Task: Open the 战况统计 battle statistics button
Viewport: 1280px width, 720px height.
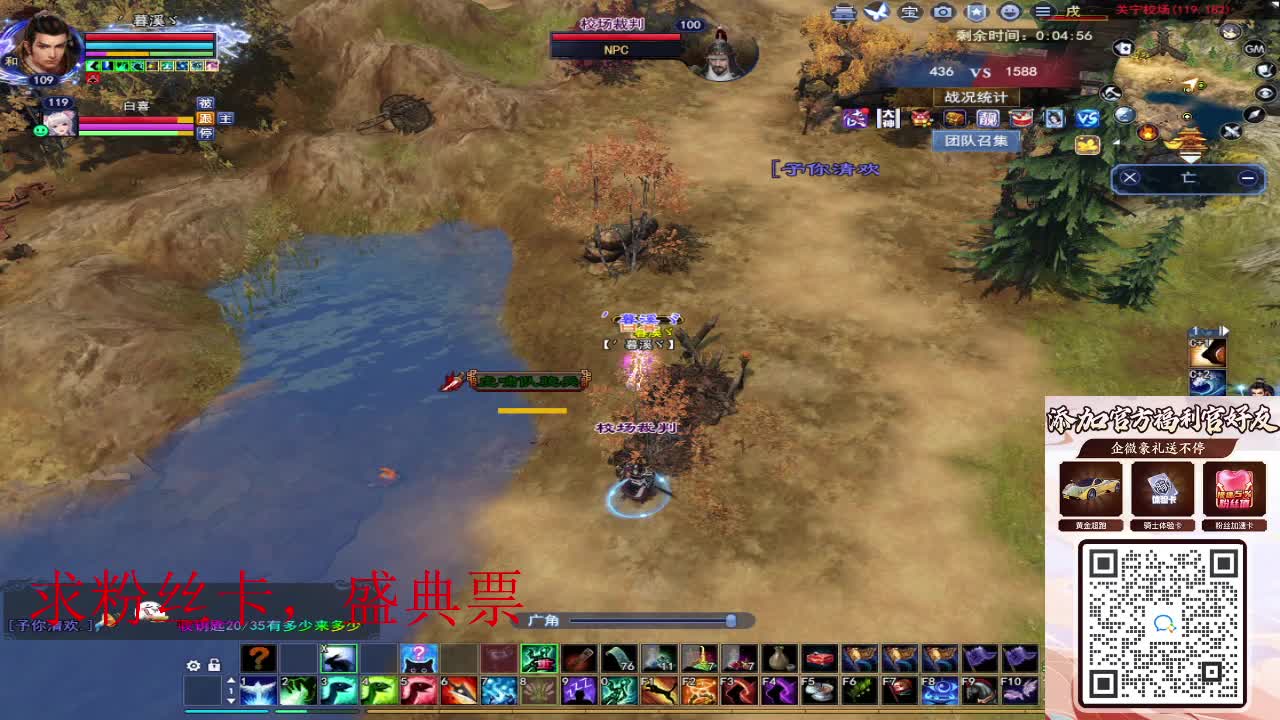Action: [x=975, y=96]
